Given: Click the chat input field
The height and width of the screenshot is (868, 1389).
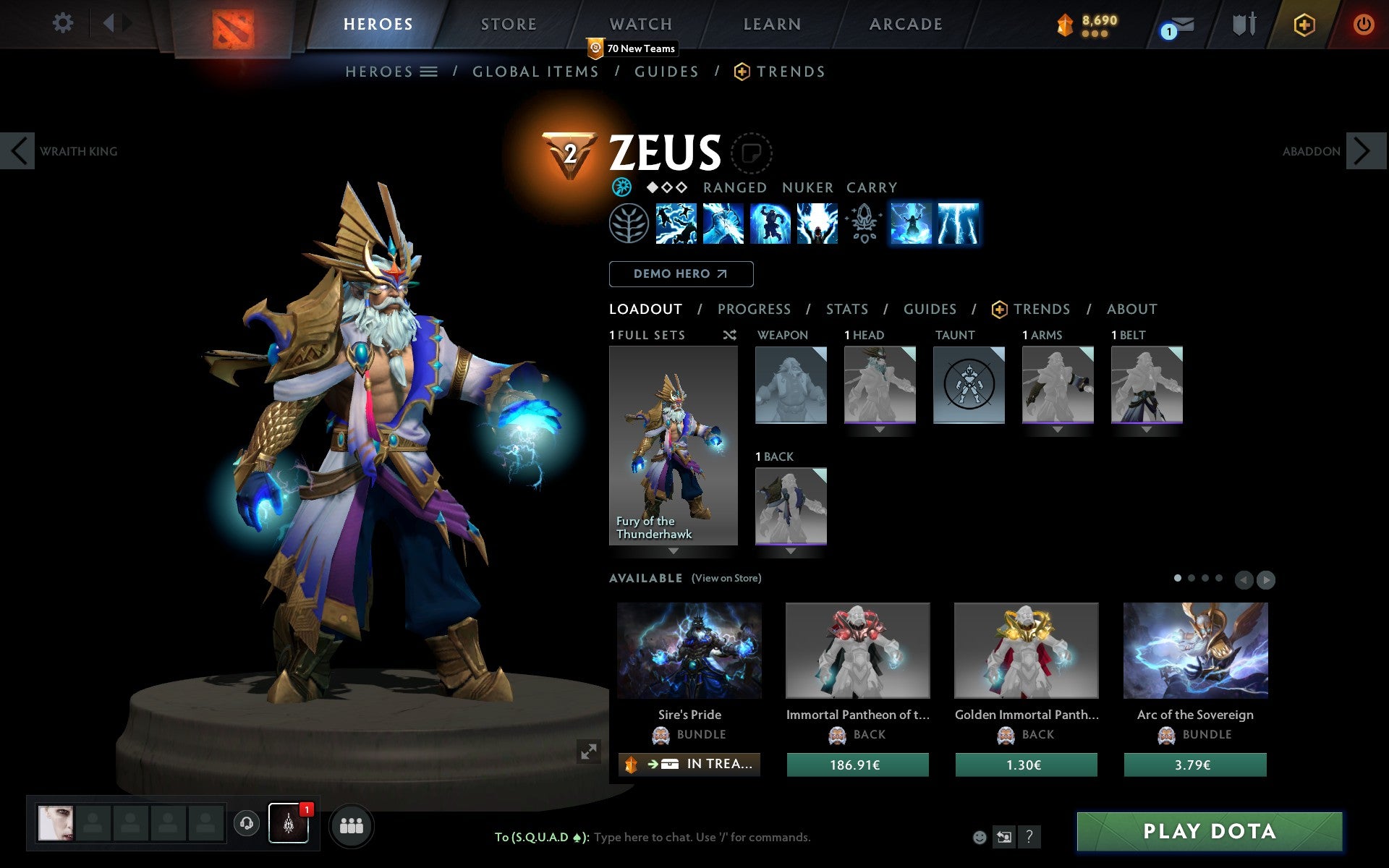Looking at the screenshot, I should tap(702, 838).
